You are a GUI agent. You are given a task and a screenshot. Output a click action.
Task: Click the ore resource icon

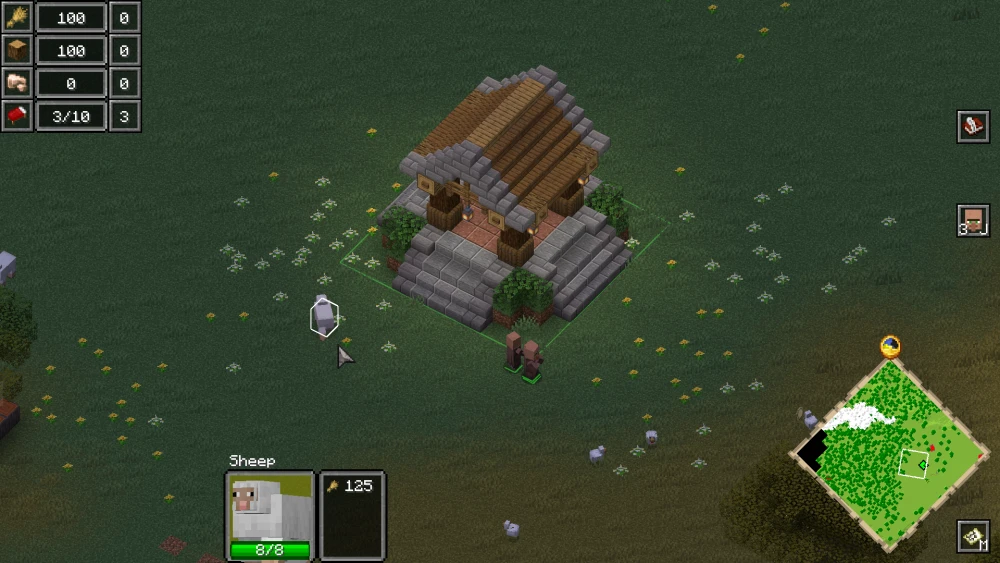coord(17,83)
